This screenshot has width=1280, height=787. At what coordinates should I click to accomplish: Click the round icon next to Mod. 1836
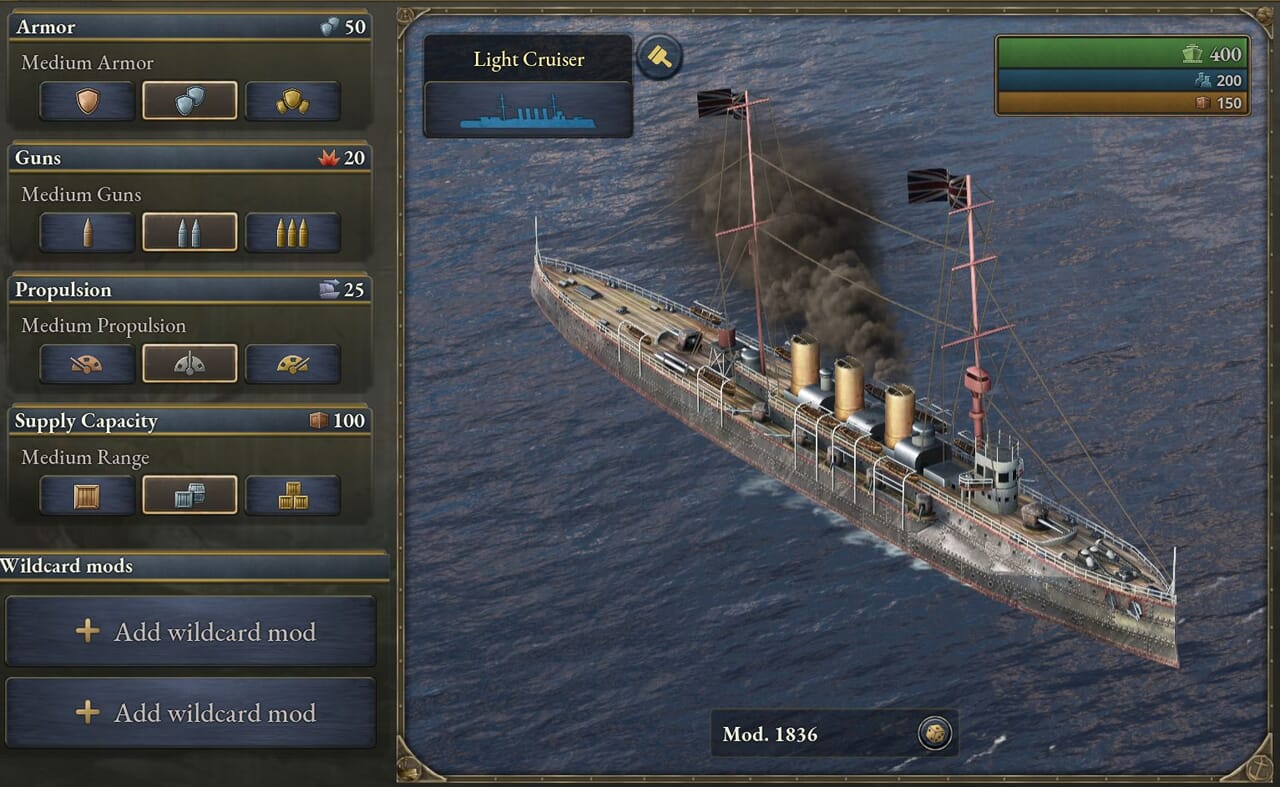933,734
